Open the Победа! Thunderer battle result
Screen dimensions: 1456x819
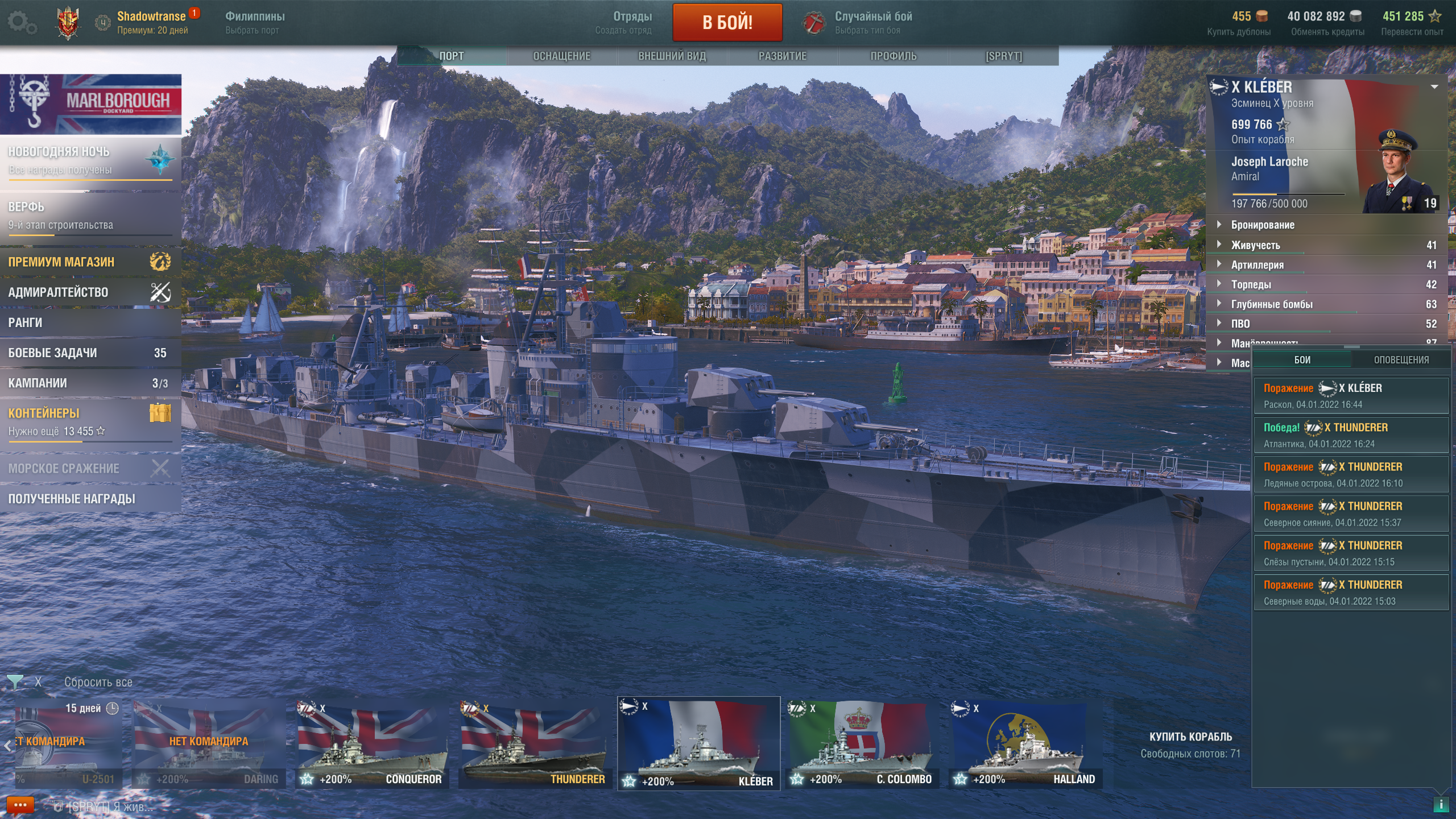click(x=1351, y=435)
